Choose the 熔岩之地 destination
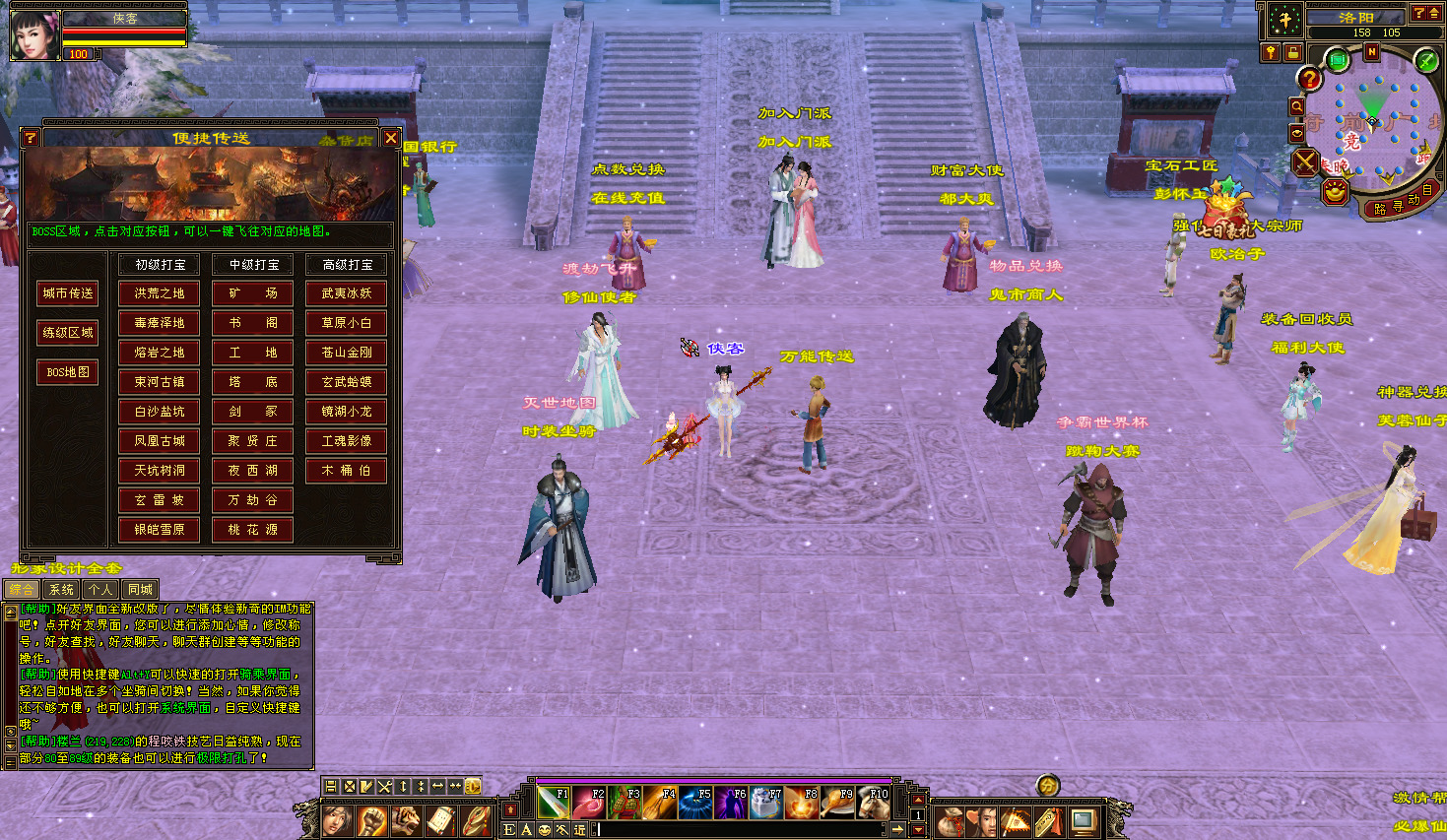 [160, 353]
